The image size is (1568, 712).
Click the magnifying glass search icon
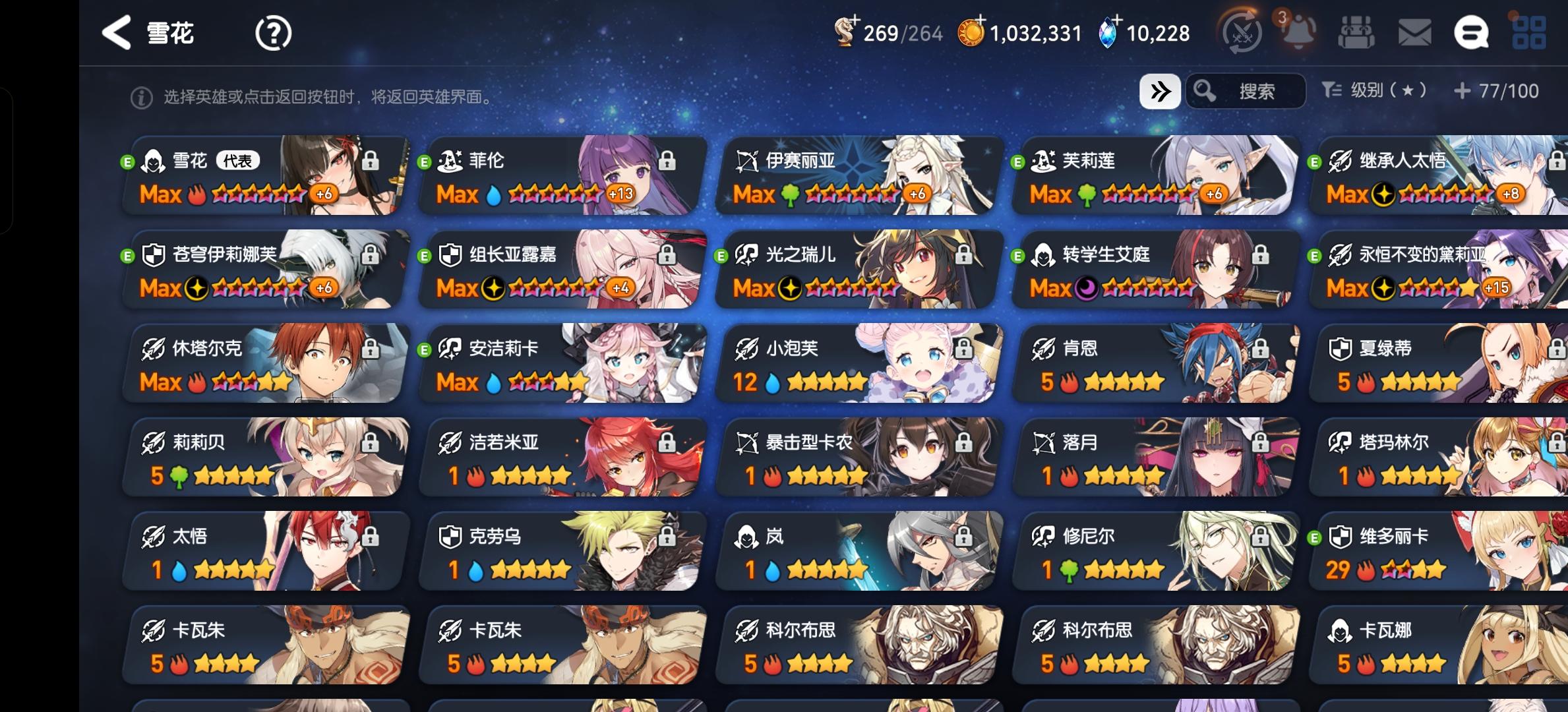(1206, 91)
